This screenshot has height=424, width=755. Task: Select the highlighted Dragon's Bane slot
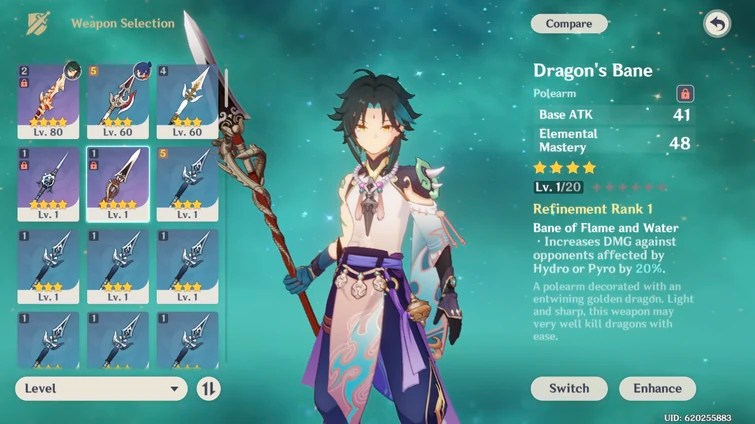coord(118,184)
